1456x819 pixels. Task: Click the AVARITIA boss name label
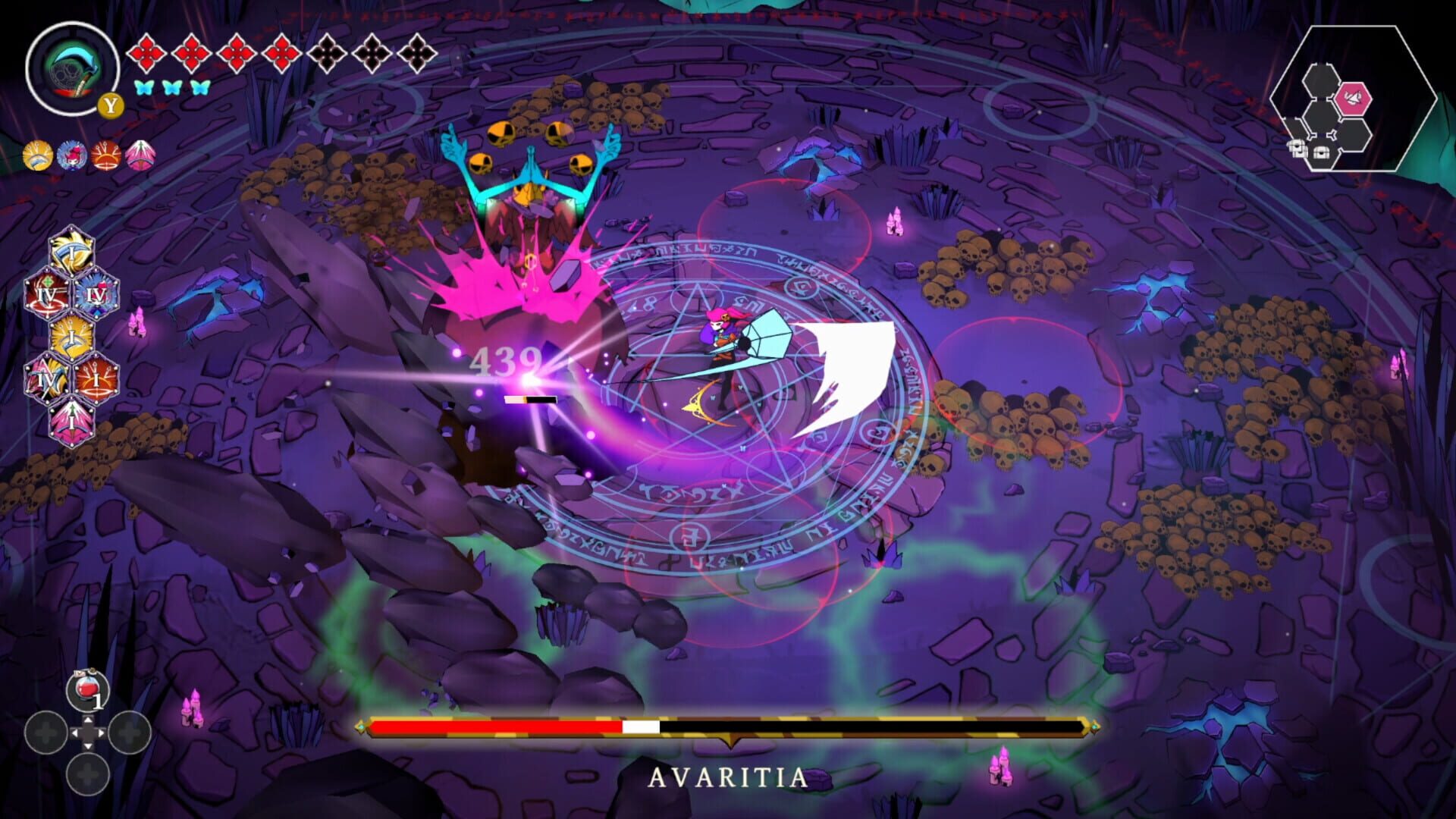click(x=728, y=777)
